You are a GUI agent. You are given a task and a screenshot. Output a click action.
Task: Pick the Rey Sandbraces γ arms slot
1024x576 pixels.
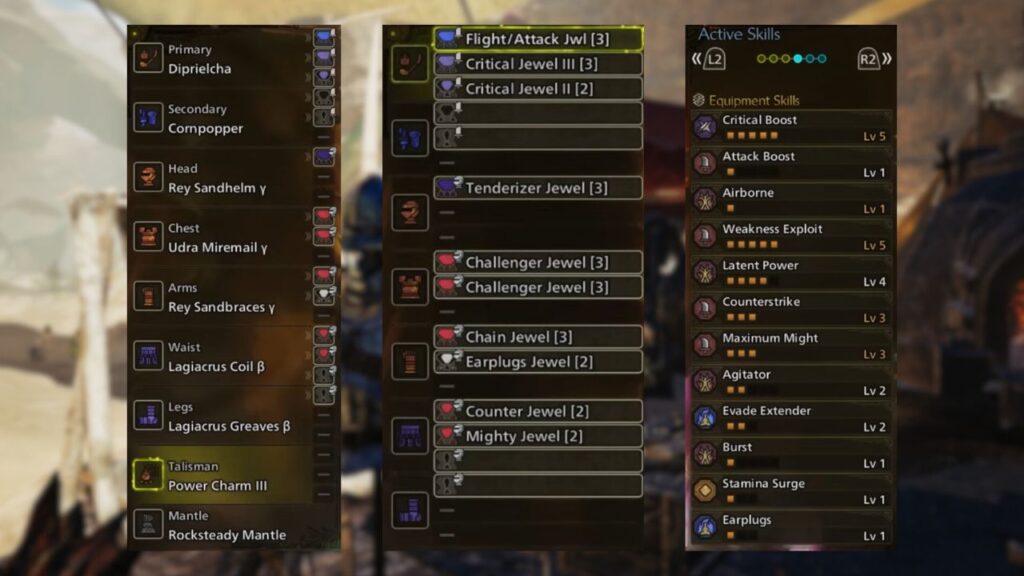pos(222,297)
